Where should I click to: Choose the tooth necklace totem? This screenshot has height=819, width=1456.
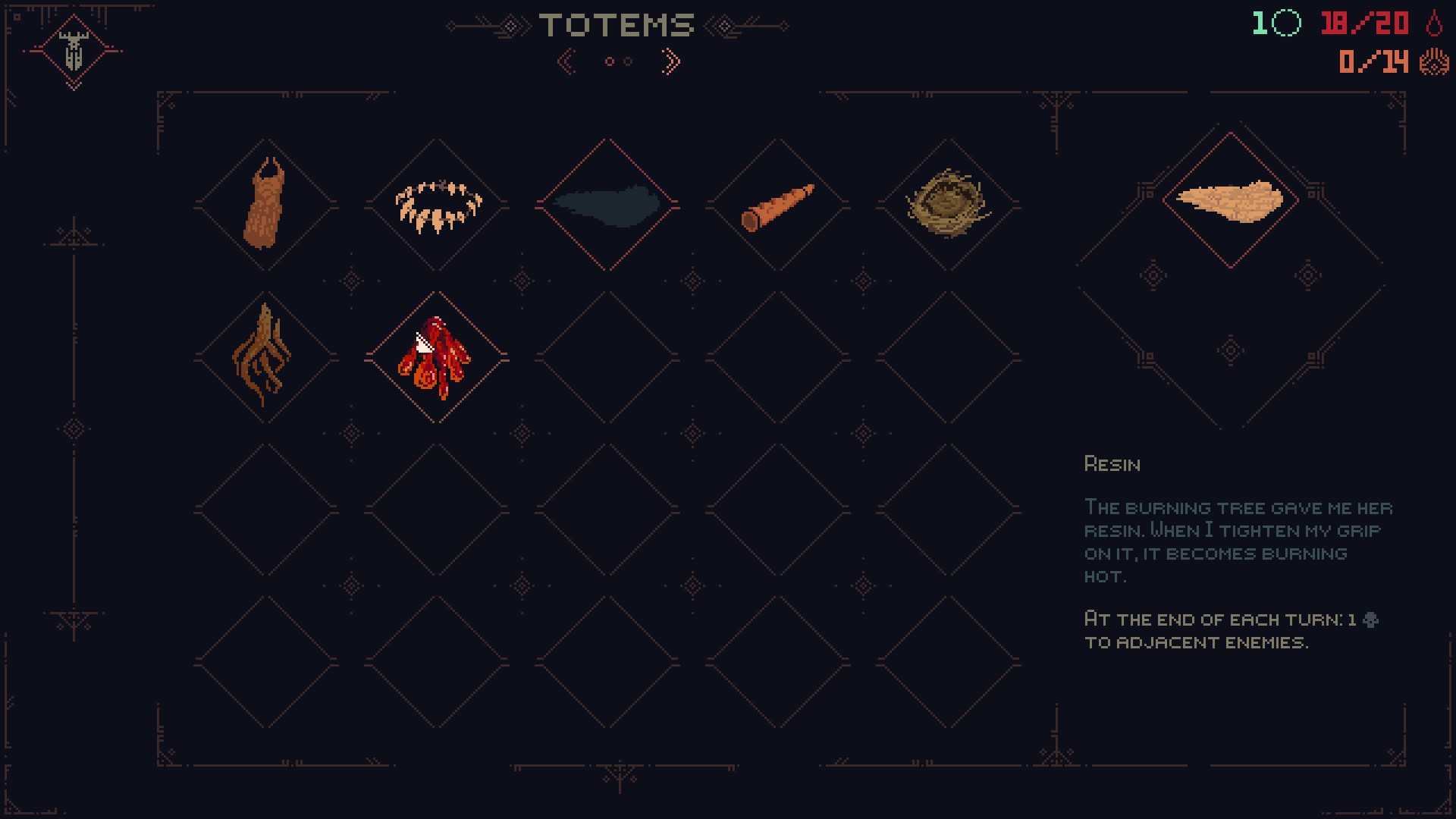pos(437,205)
